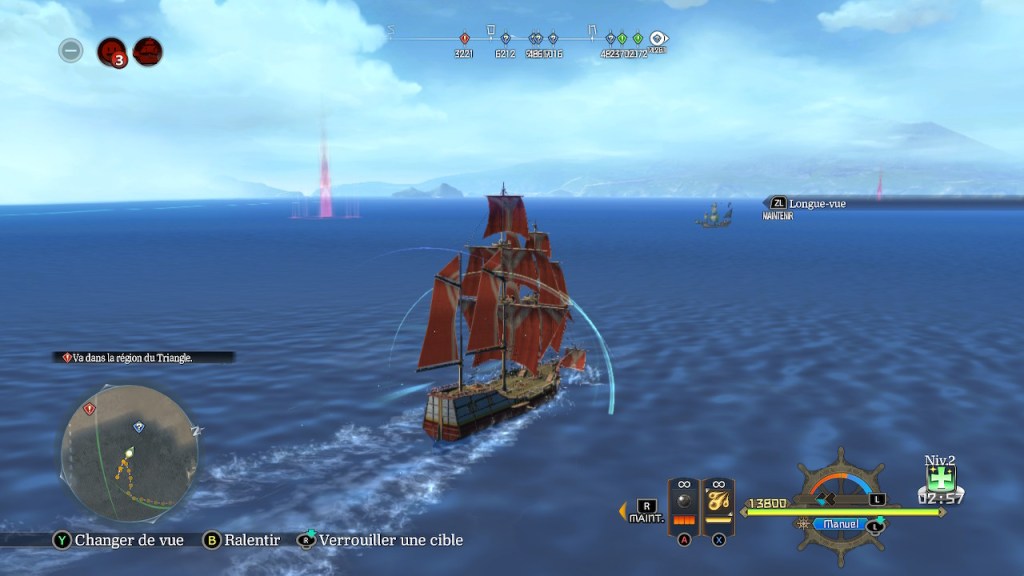Click the white eye icon on the compass
The height and width of the screenshot is (576, 1024).
click(x=658, y=39)
